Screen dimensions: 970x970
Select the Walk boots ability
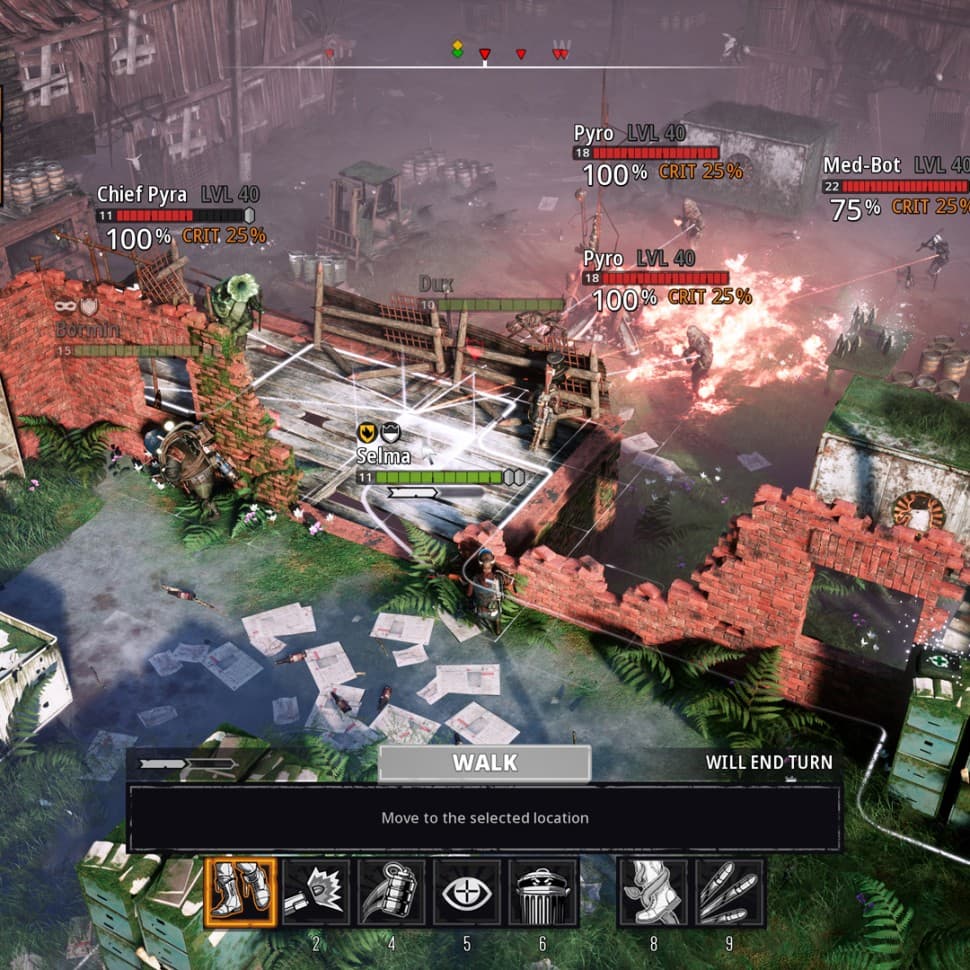[240, 892]
